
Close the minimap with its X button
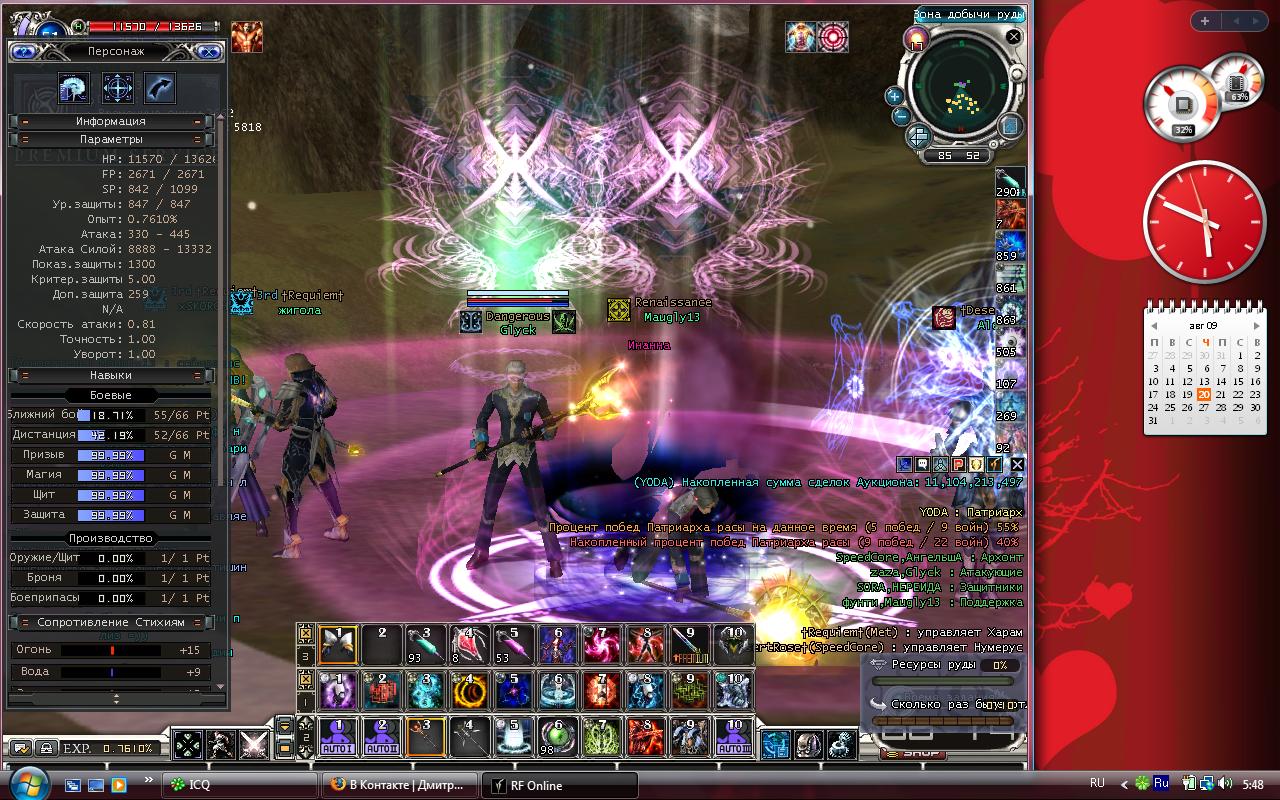click(x=1013, y=37)
